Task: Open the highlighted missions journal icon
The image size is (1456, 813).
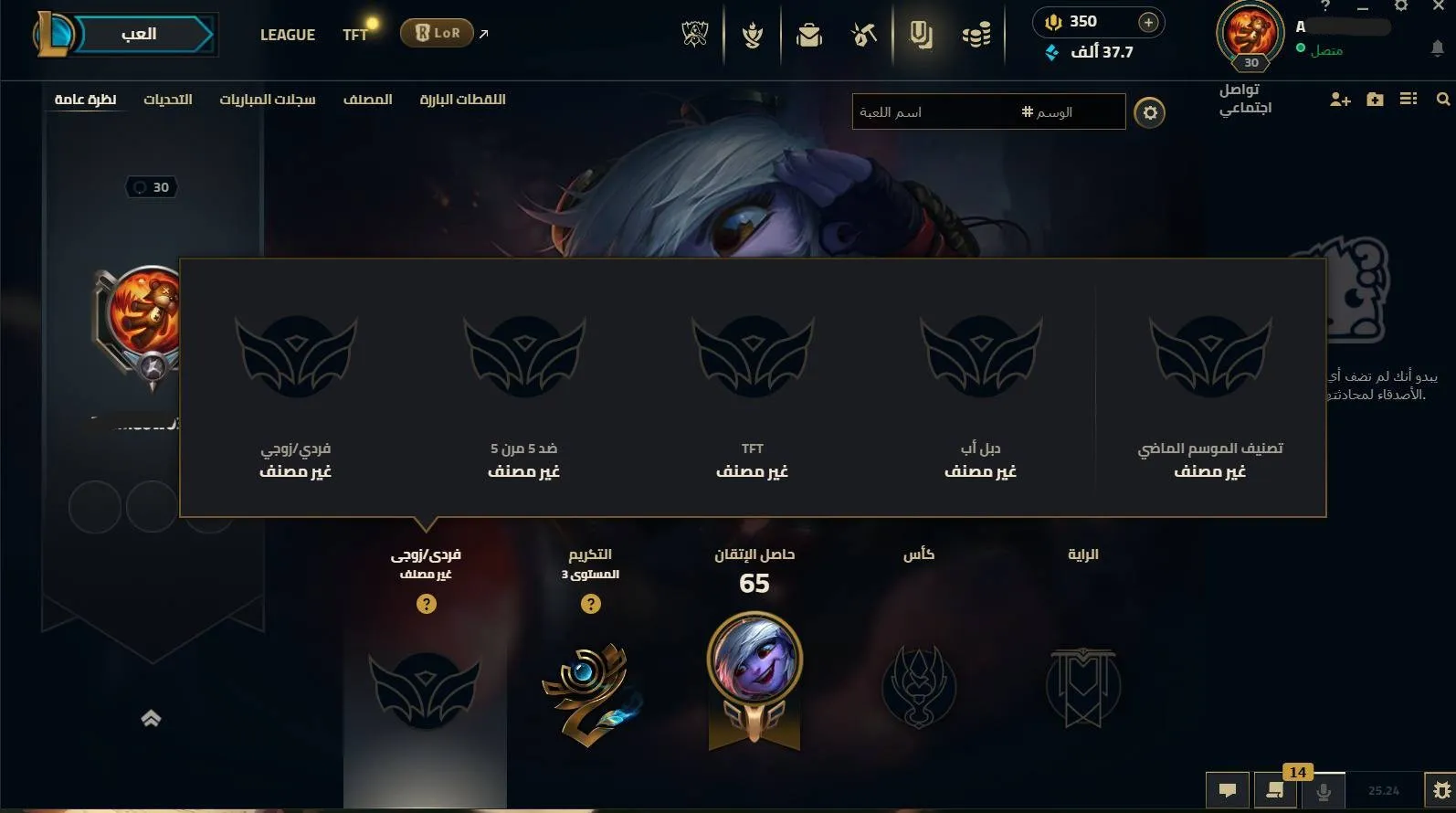Action: point(920,35)
